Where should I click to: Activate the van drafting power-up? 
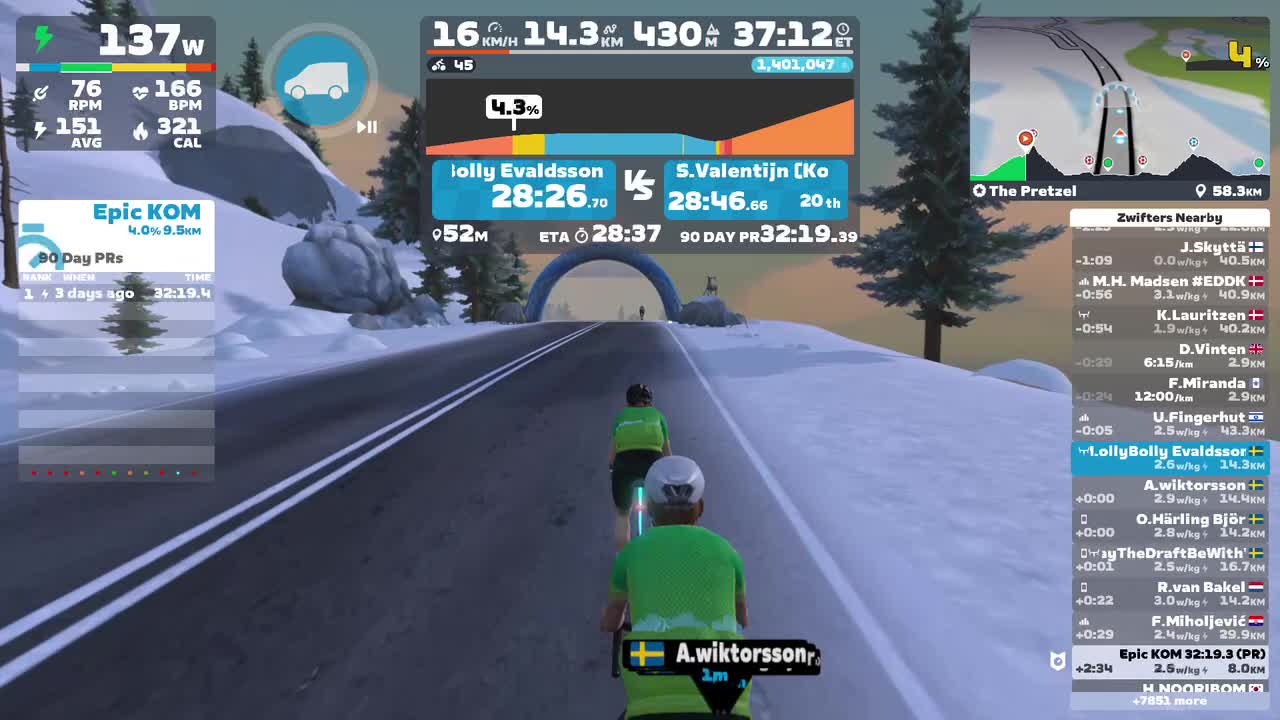click(x=321, y=78)
